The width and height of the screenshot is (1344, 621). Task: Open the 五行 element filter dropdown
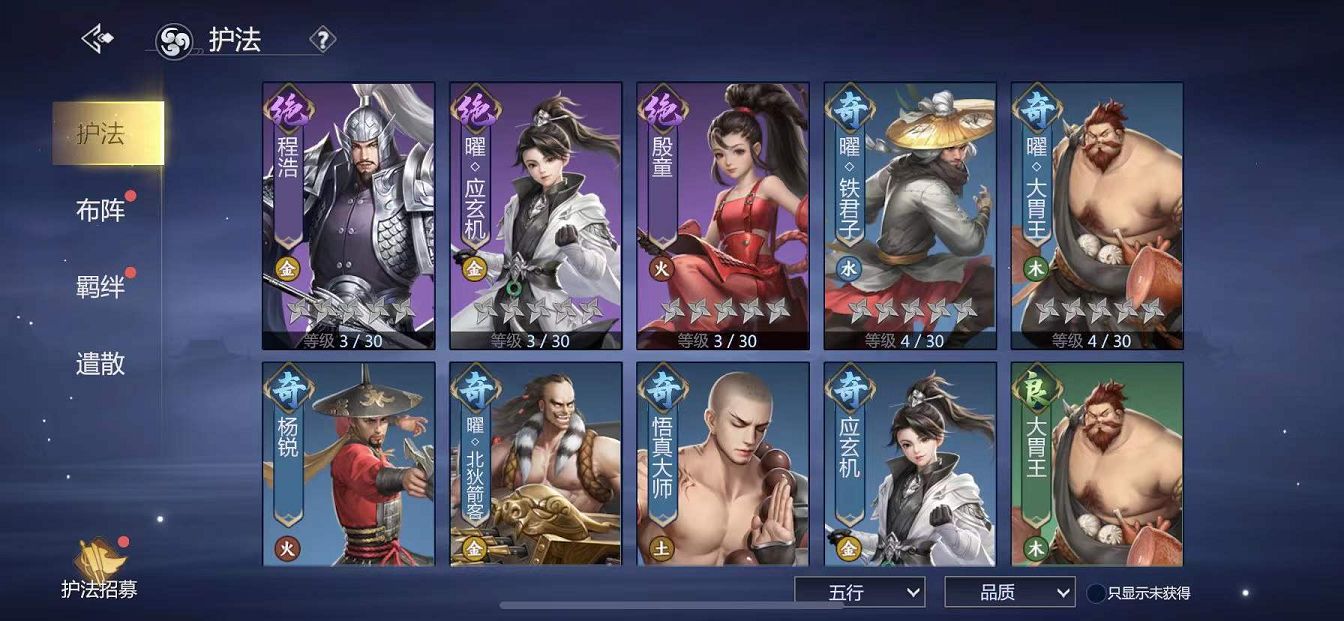pyautogui.click(x=859, y=592)
